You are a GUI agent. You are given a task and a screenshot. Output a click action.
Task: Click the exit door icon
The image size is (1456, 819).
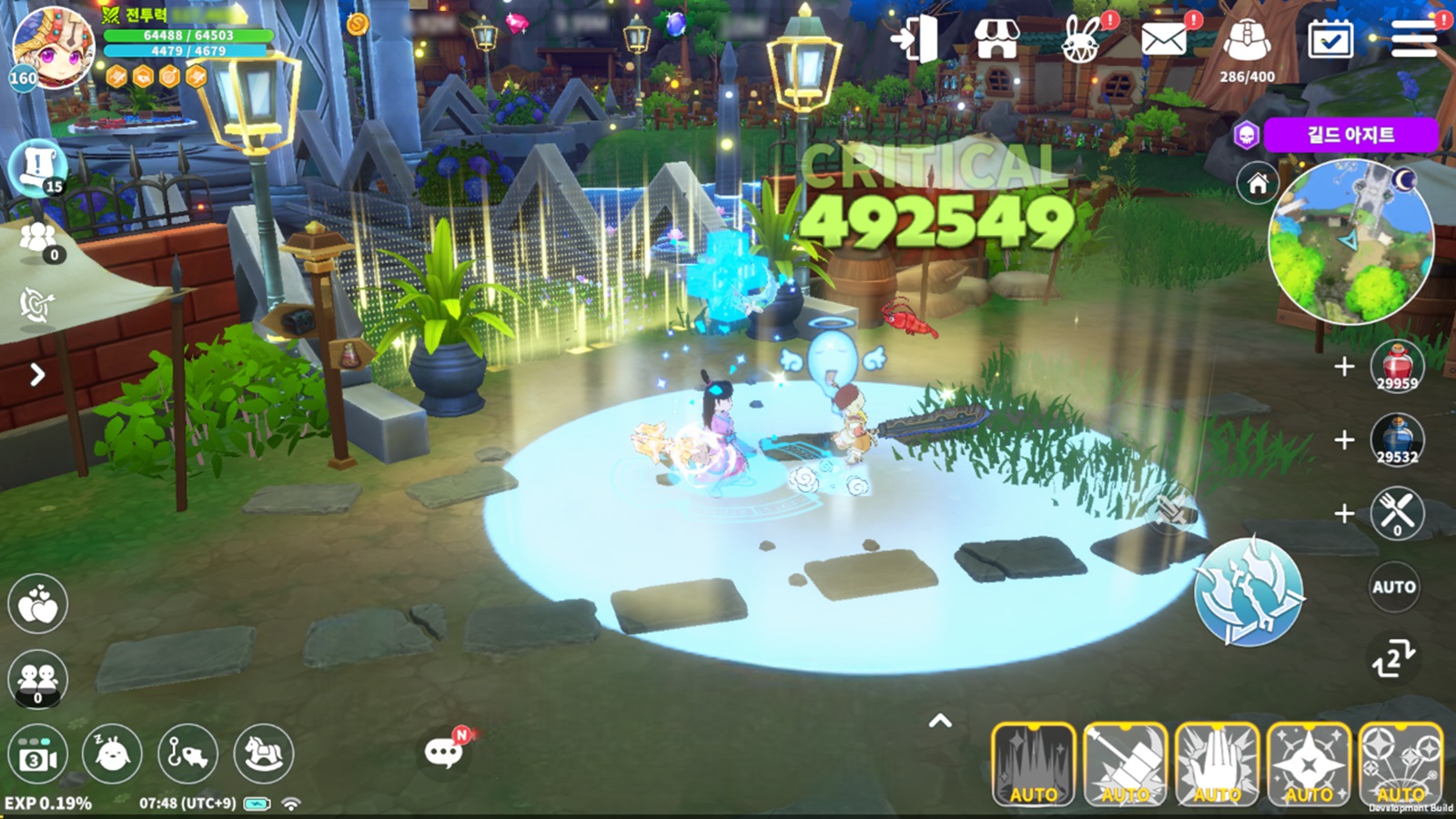915,40
